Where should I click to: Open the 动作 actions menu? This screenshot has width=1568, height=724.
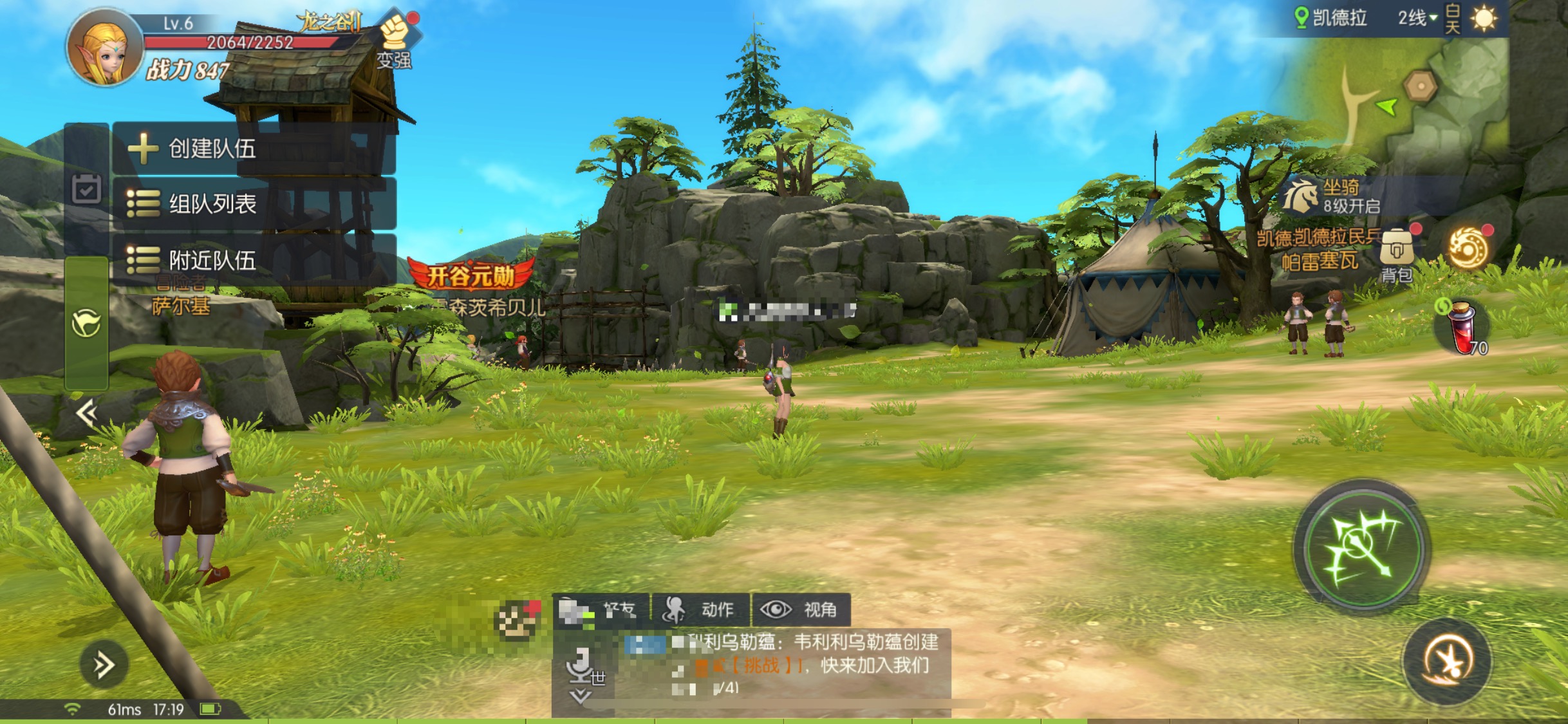(x=700, y=609)
